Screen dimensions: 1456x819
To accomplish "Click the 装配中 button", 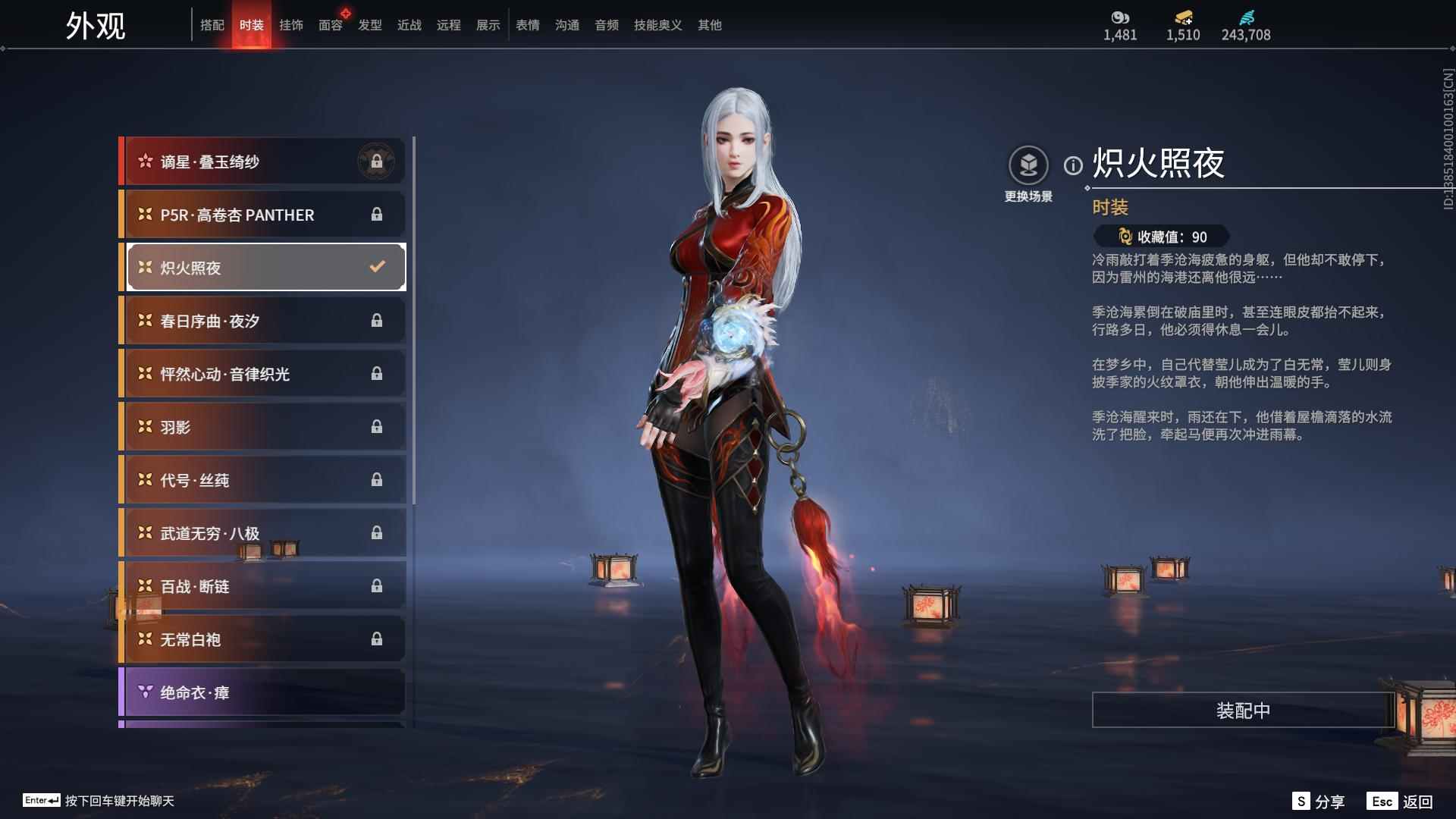I will click(1242, 711).
